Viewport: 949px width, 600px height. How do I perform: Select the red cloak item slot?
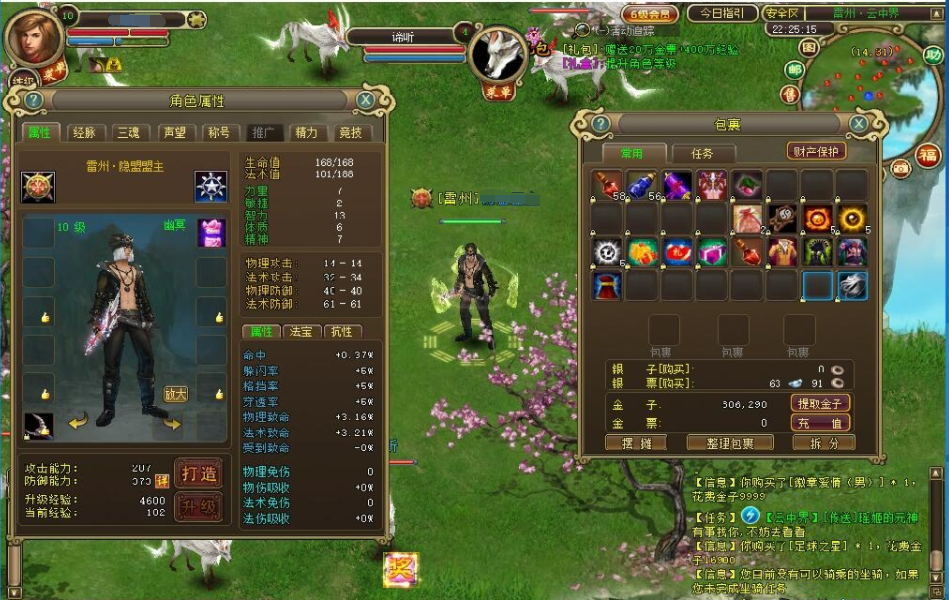tap(606, 286)
